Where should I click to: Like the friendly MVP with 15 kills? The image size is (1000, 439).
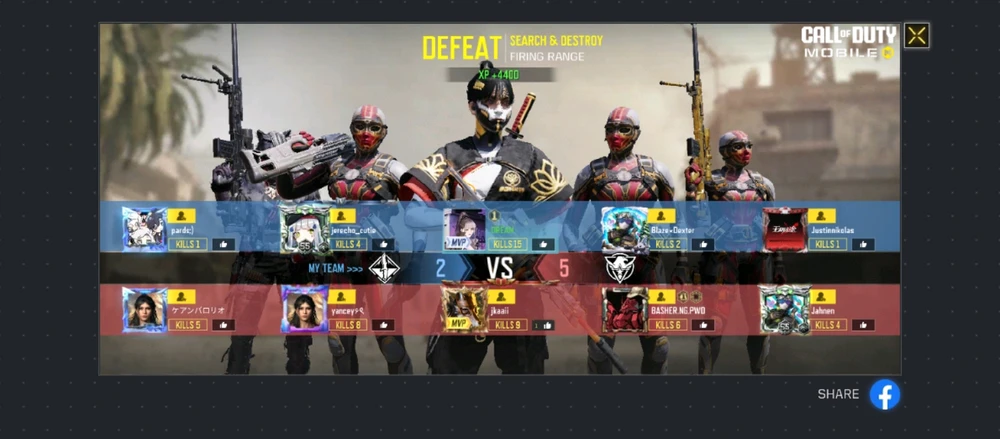pos(543,244)
